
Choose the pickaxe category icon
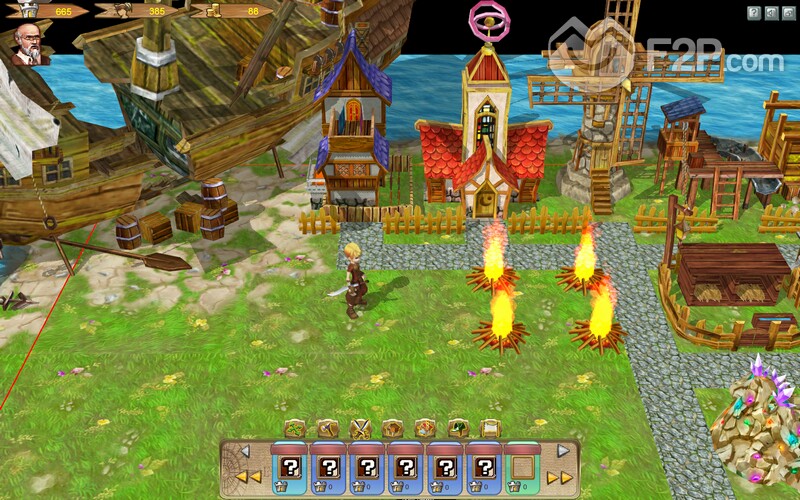tap(327, 428)
